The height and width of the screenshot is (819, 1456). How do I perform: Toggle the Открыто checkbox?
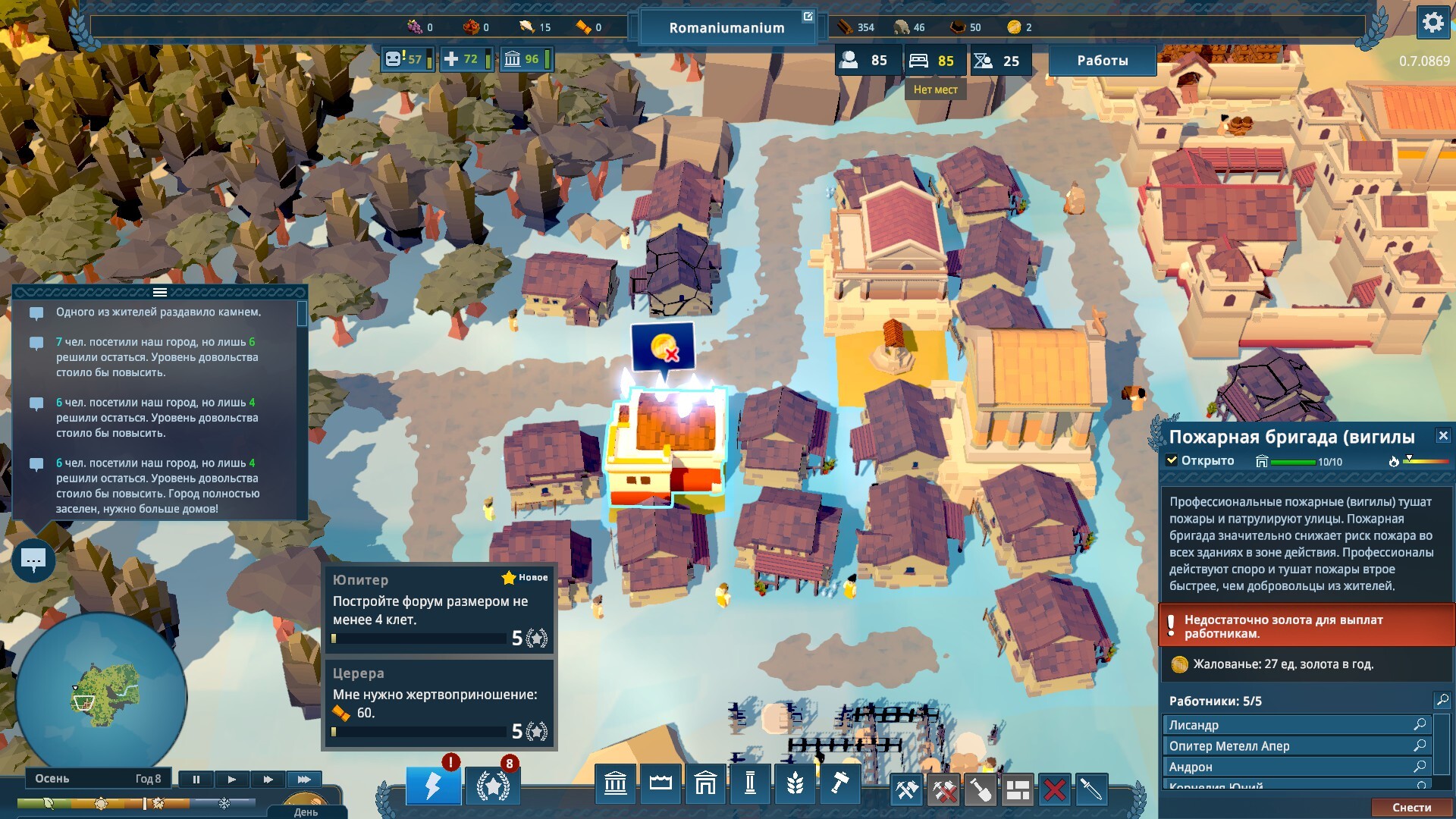1172,460
